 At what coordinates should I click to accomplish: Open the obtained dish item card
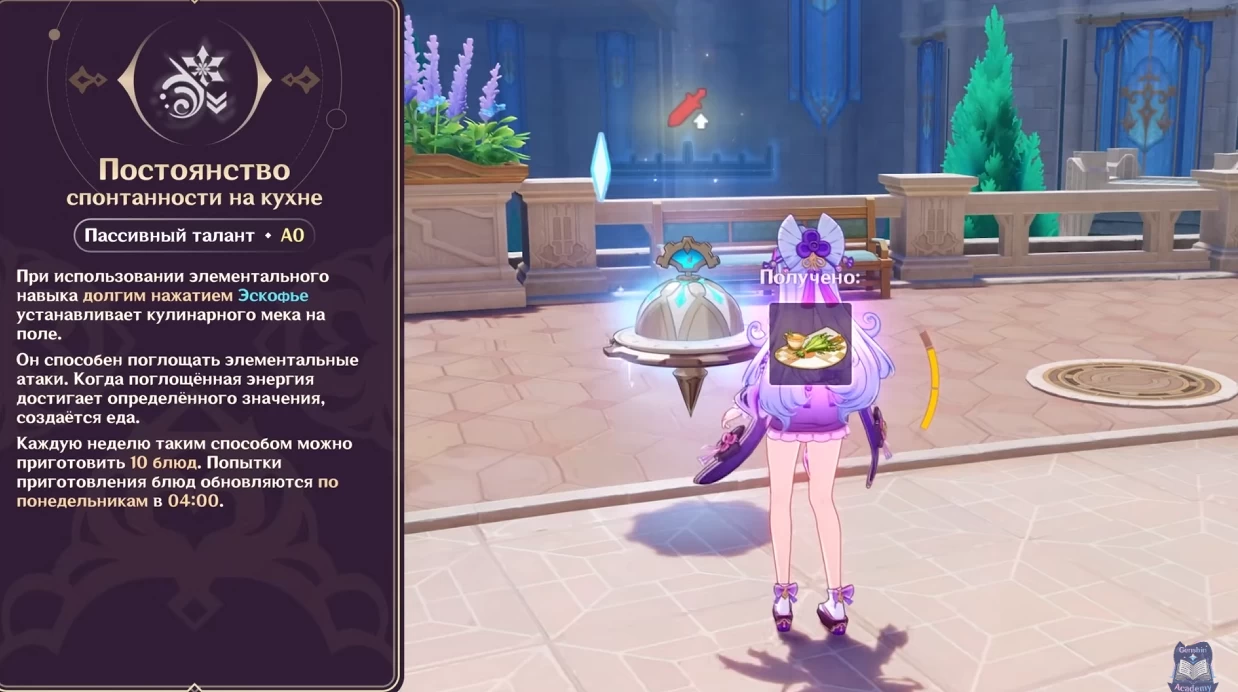810,344
